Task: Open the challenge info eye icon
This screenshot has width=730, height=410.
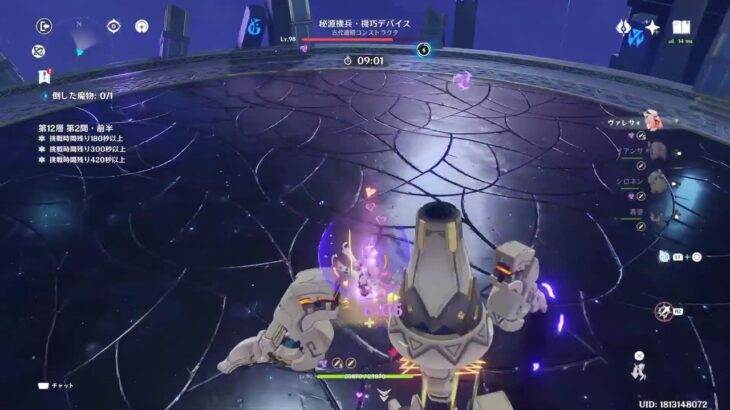Action: [114, 26]
